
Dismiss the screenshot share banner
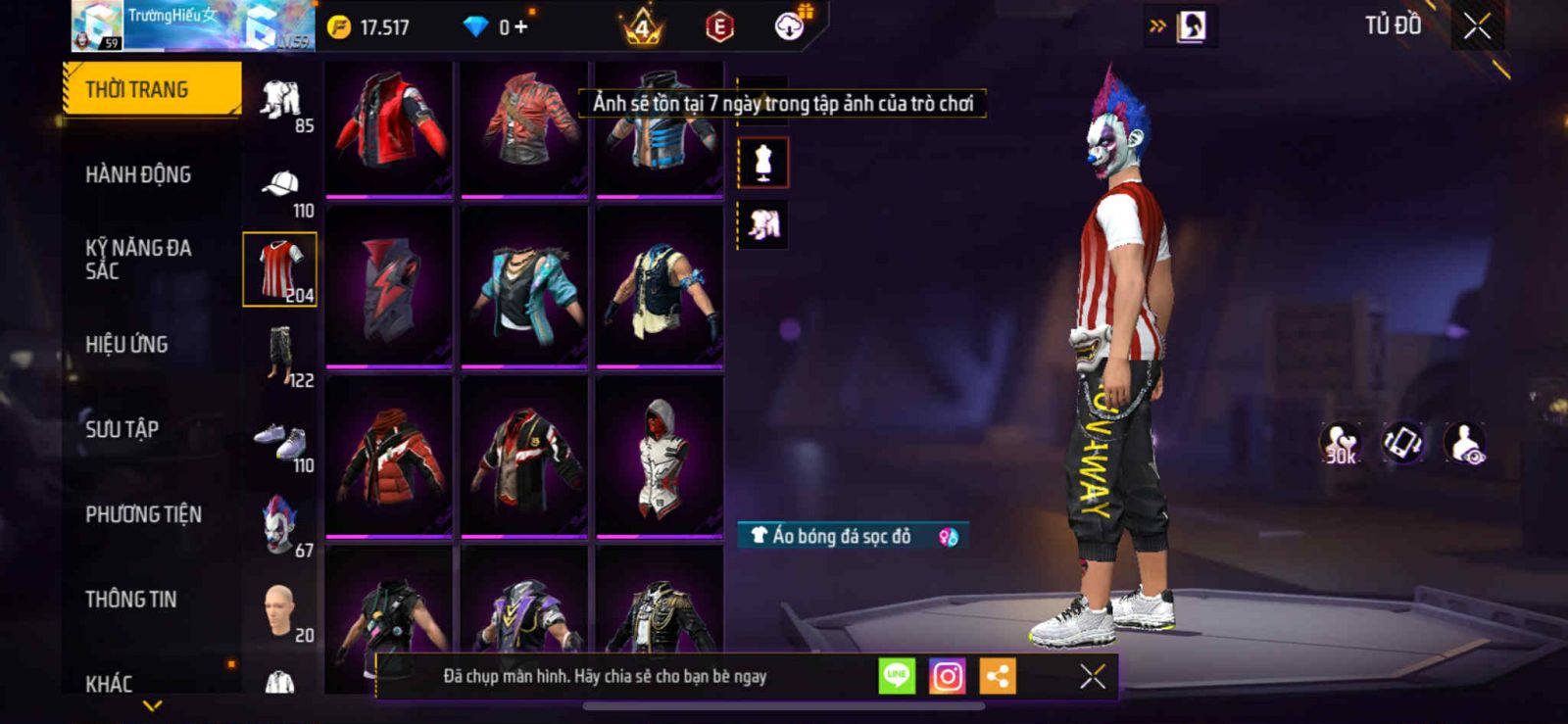[x=1092, y=676]
